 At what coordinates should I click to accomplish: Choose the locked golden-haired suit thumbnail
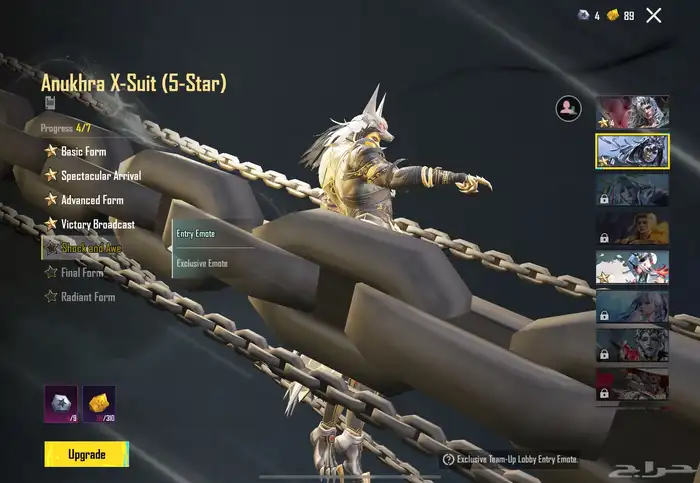[632, 228]
